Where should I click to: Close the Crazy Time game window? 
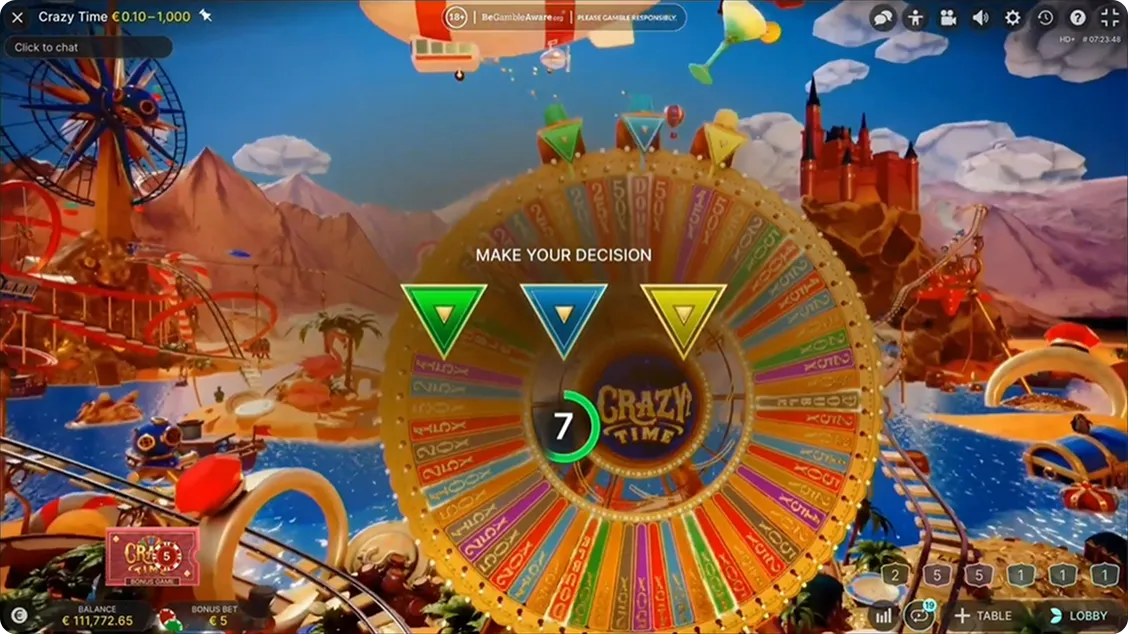tap(17, 17)
